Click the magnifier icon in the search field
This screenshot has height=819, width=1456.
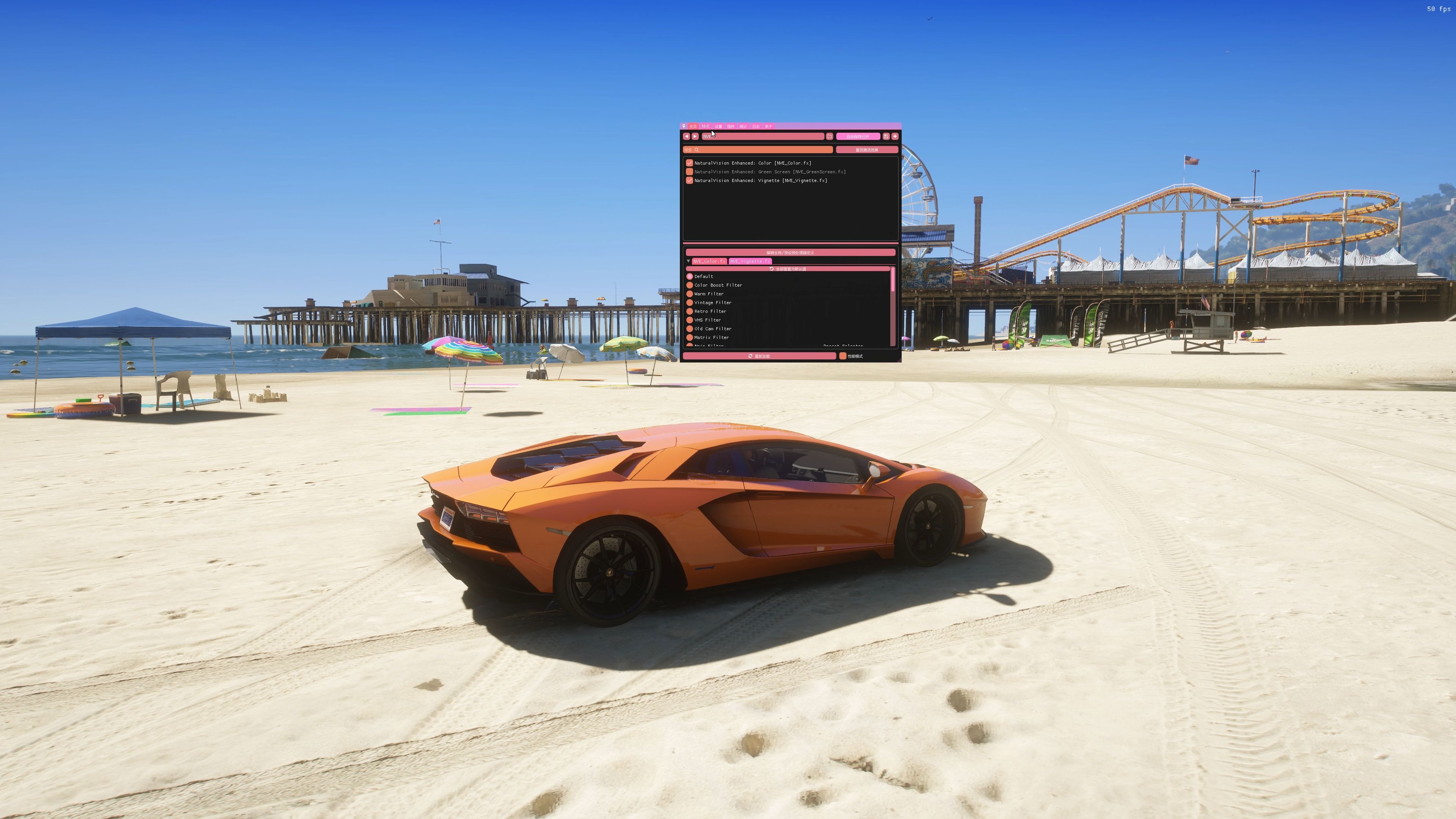[x=697, y=150]
